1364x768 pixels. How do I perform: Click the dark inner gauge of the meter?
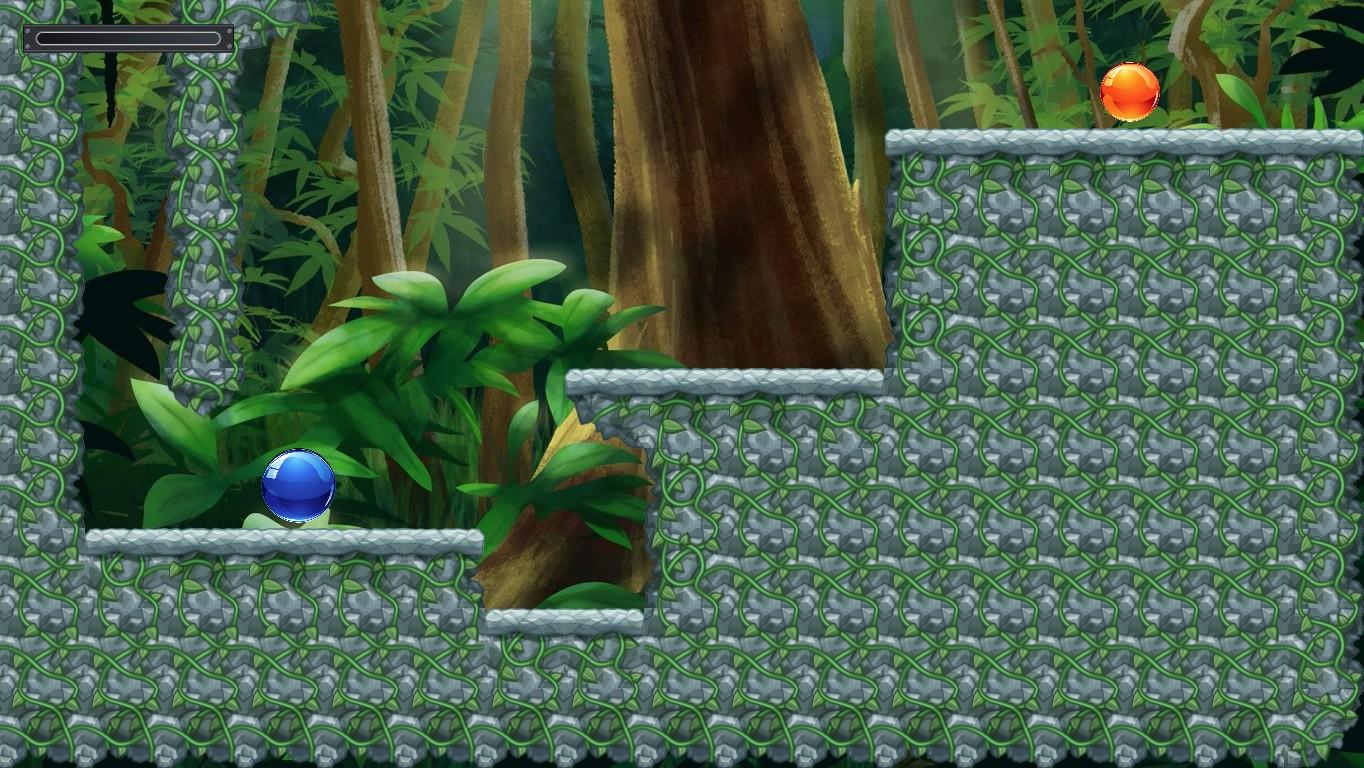click(x=128, y=36)
